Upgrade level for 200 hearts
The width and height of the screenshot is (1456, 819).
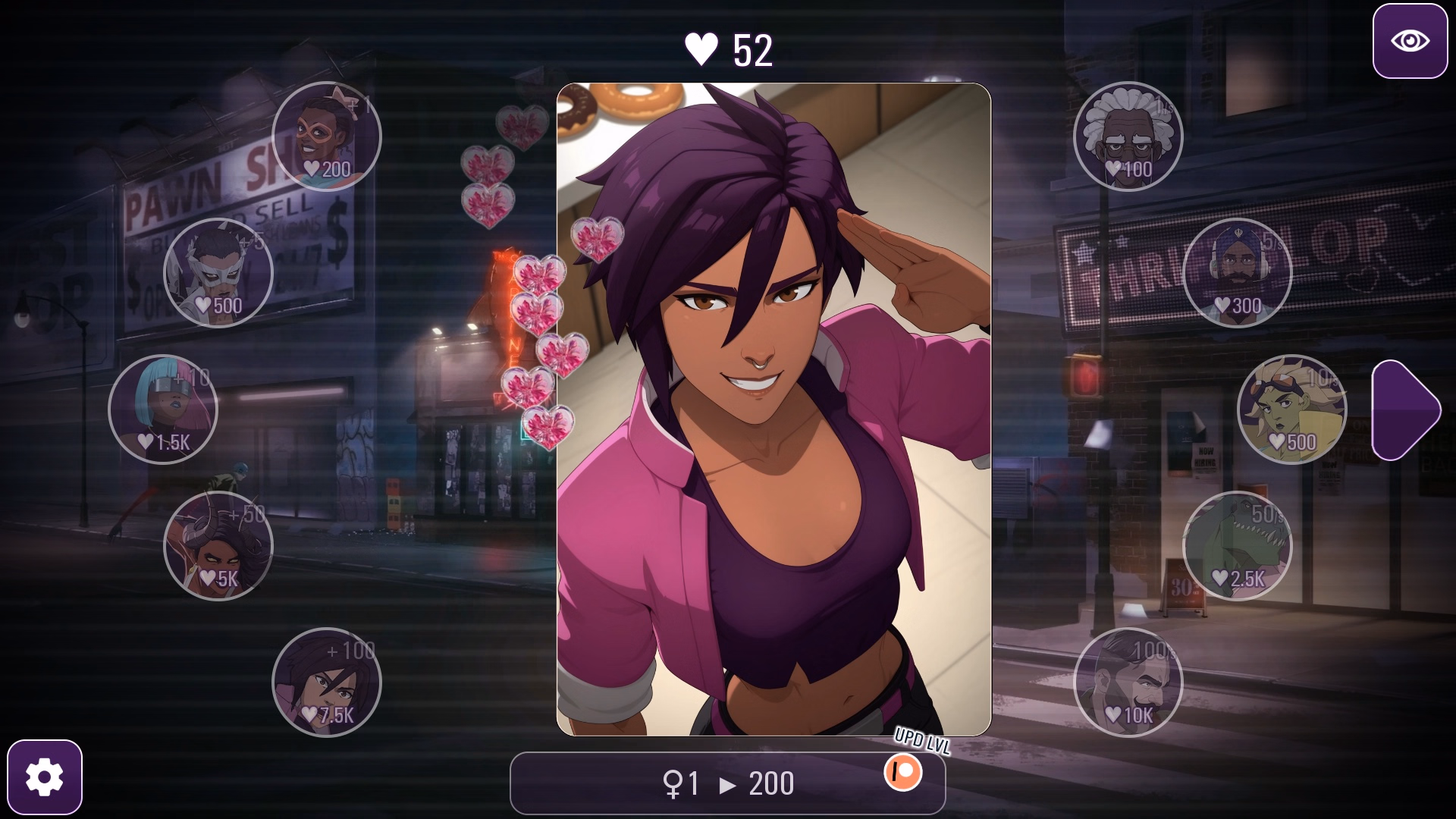pyautogui.click(x=726, y=783)
